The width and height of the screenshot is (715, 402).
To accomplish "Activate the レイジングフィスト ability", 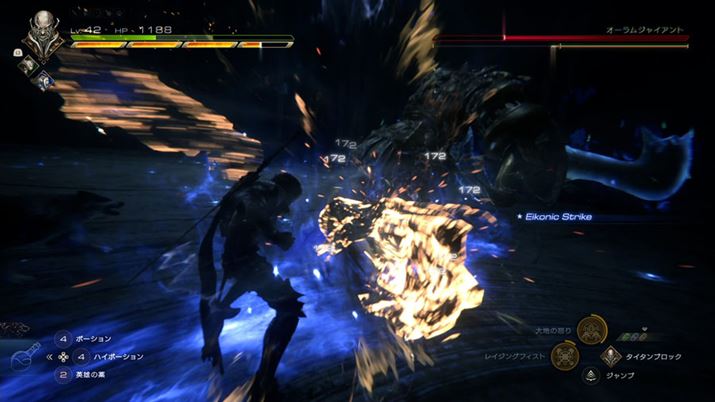I will 568,356.
